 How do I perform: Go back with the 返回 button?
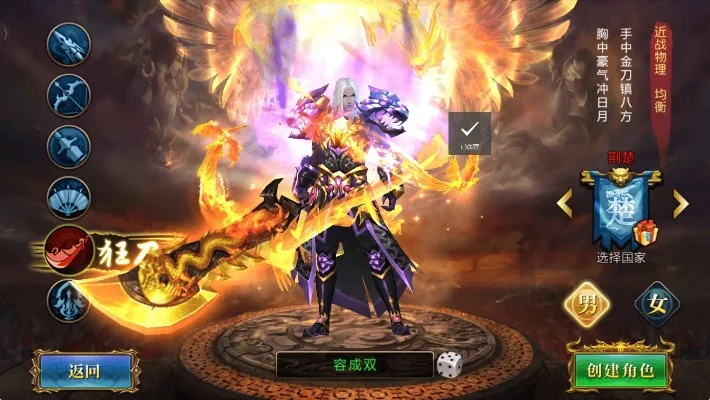point(84,371)
